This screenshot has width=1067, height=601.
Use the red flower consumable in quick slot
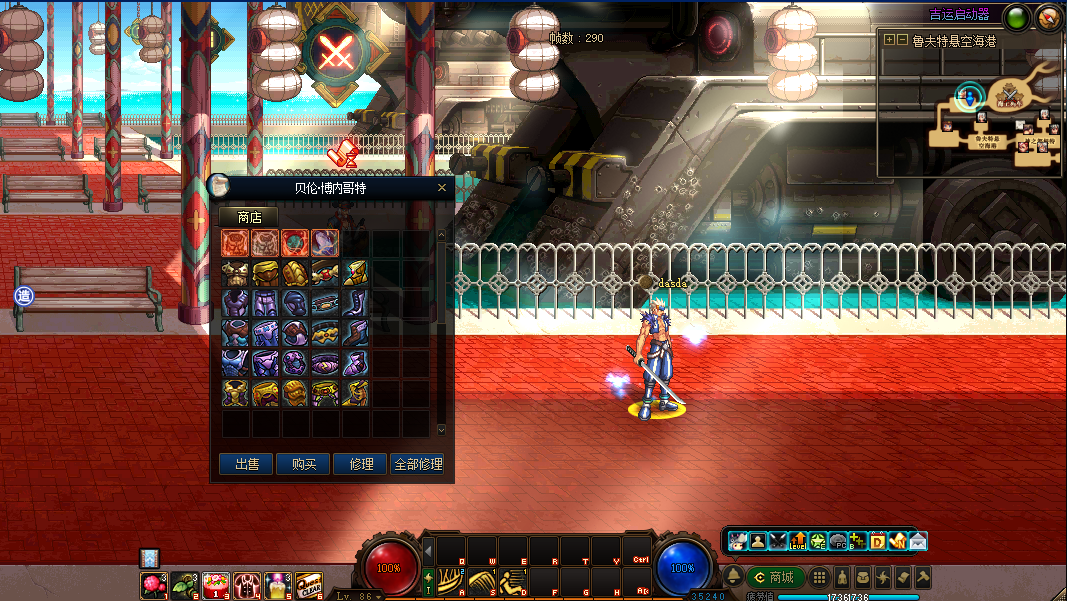click(x=153, y=585)
